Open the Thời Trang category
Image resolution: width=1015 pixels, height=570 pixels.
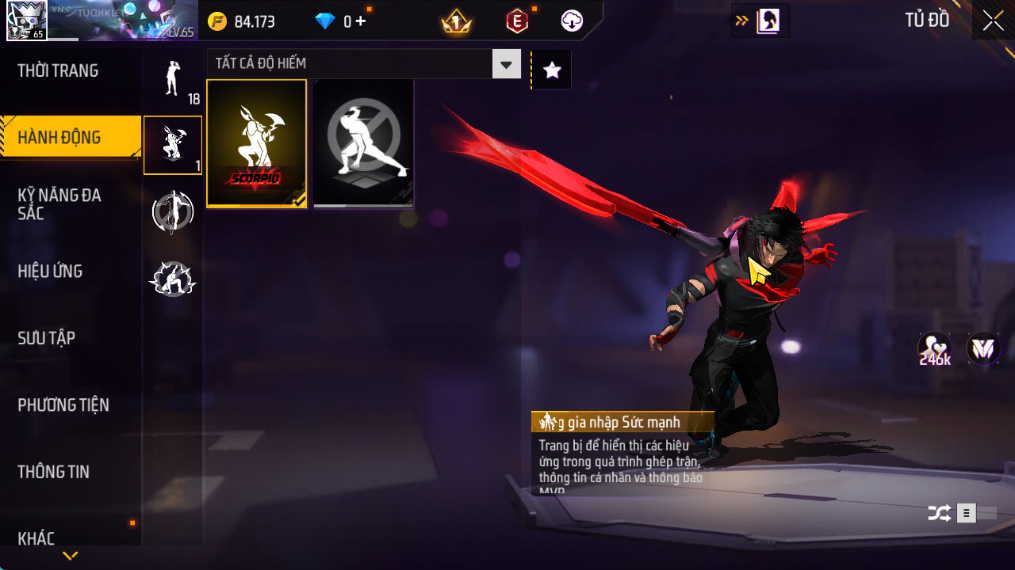pos(58,71)
